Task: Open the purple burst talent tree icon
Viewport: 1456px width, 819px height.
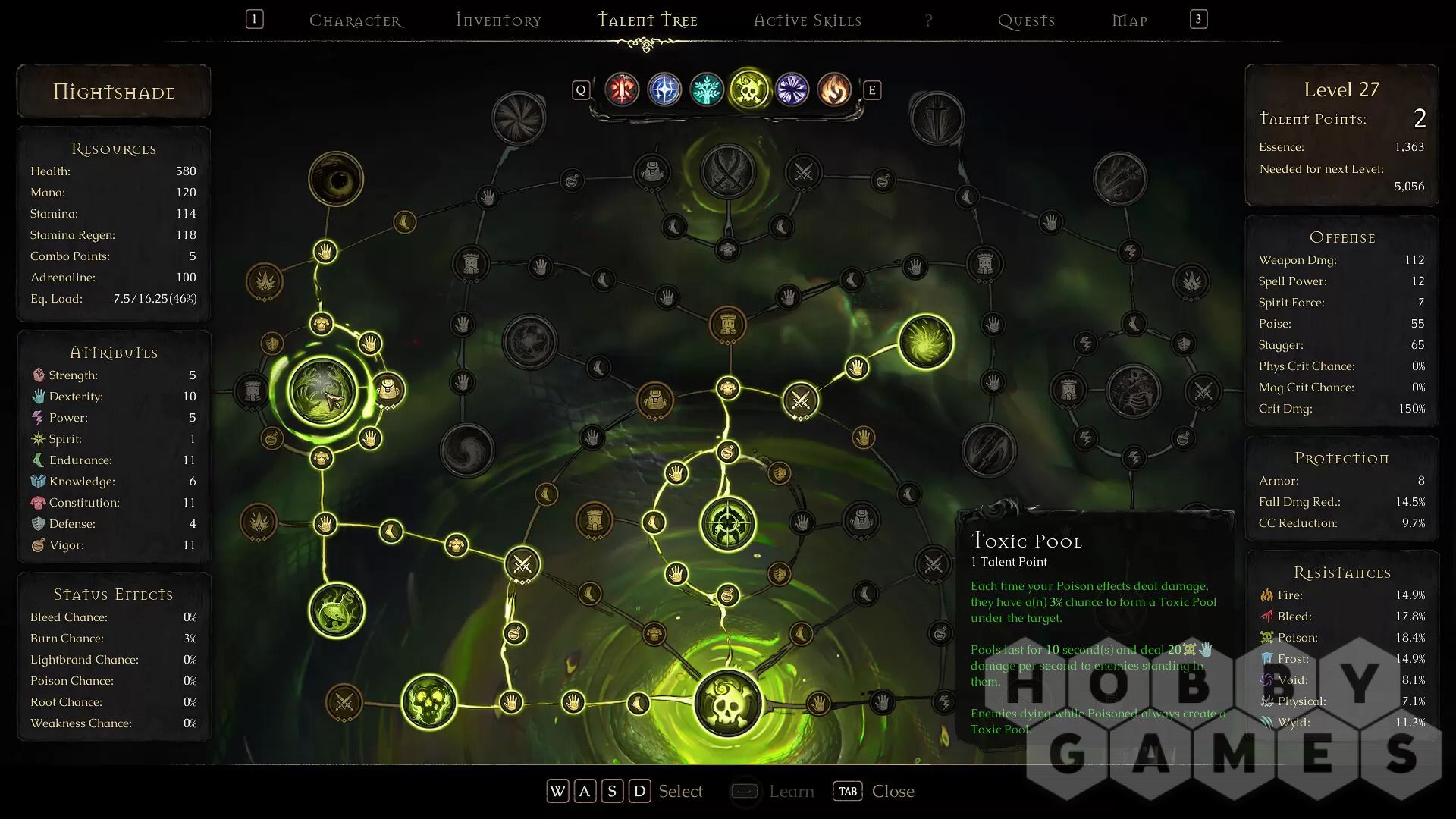Action: (x=792, y=90)
